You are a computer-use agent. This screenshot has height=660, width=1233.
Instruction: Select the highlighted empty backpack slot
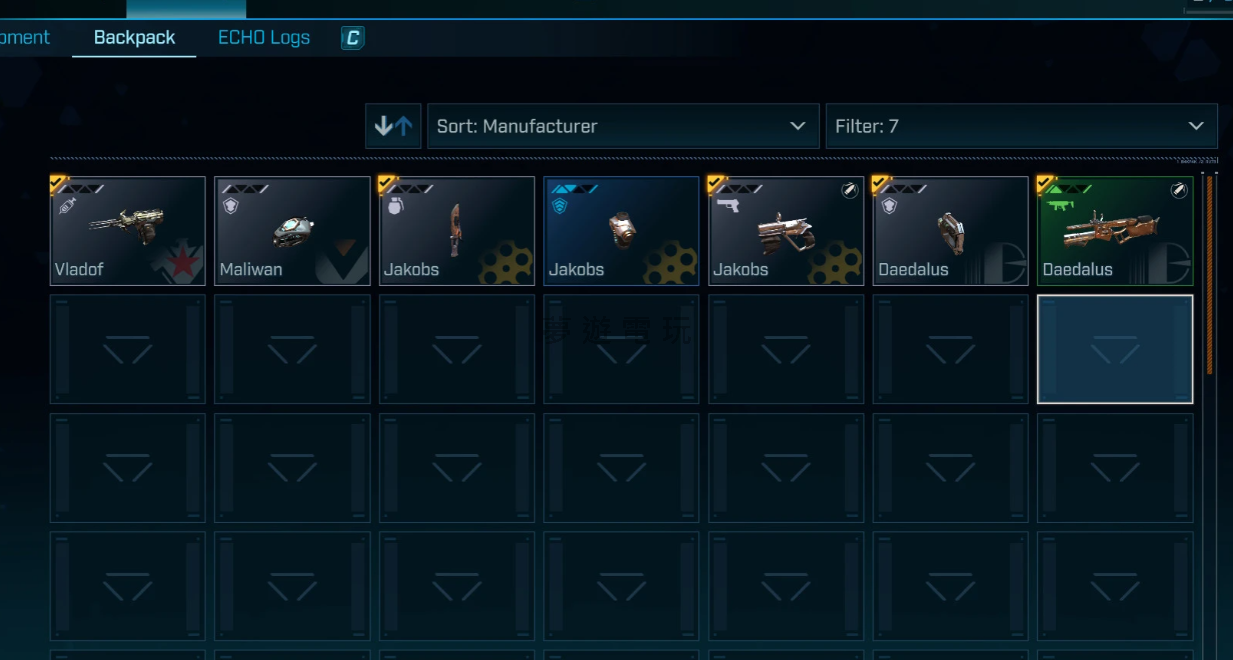tap(1115, 349)
